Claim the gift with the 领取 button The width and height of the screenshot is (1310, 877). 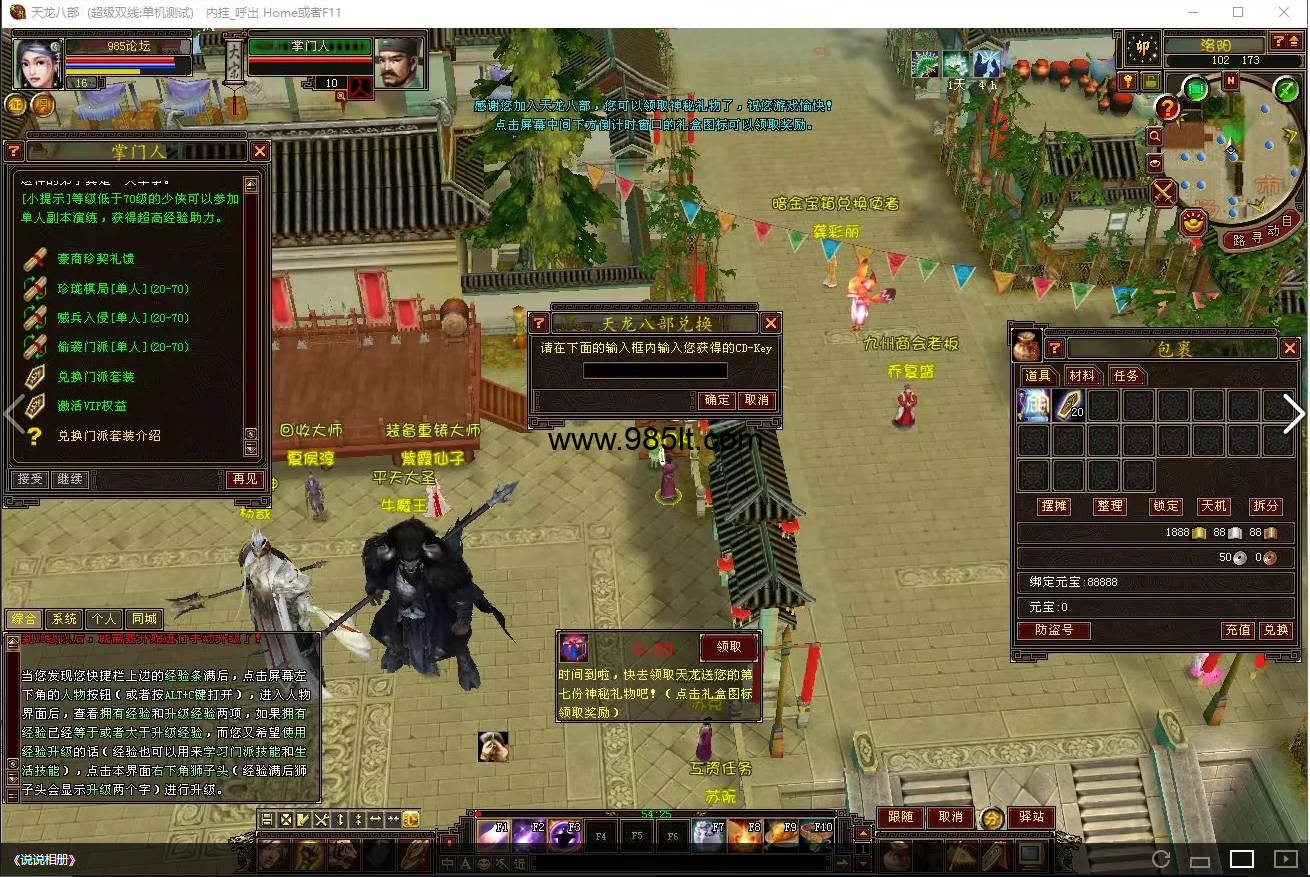click(x=729, y=647)
